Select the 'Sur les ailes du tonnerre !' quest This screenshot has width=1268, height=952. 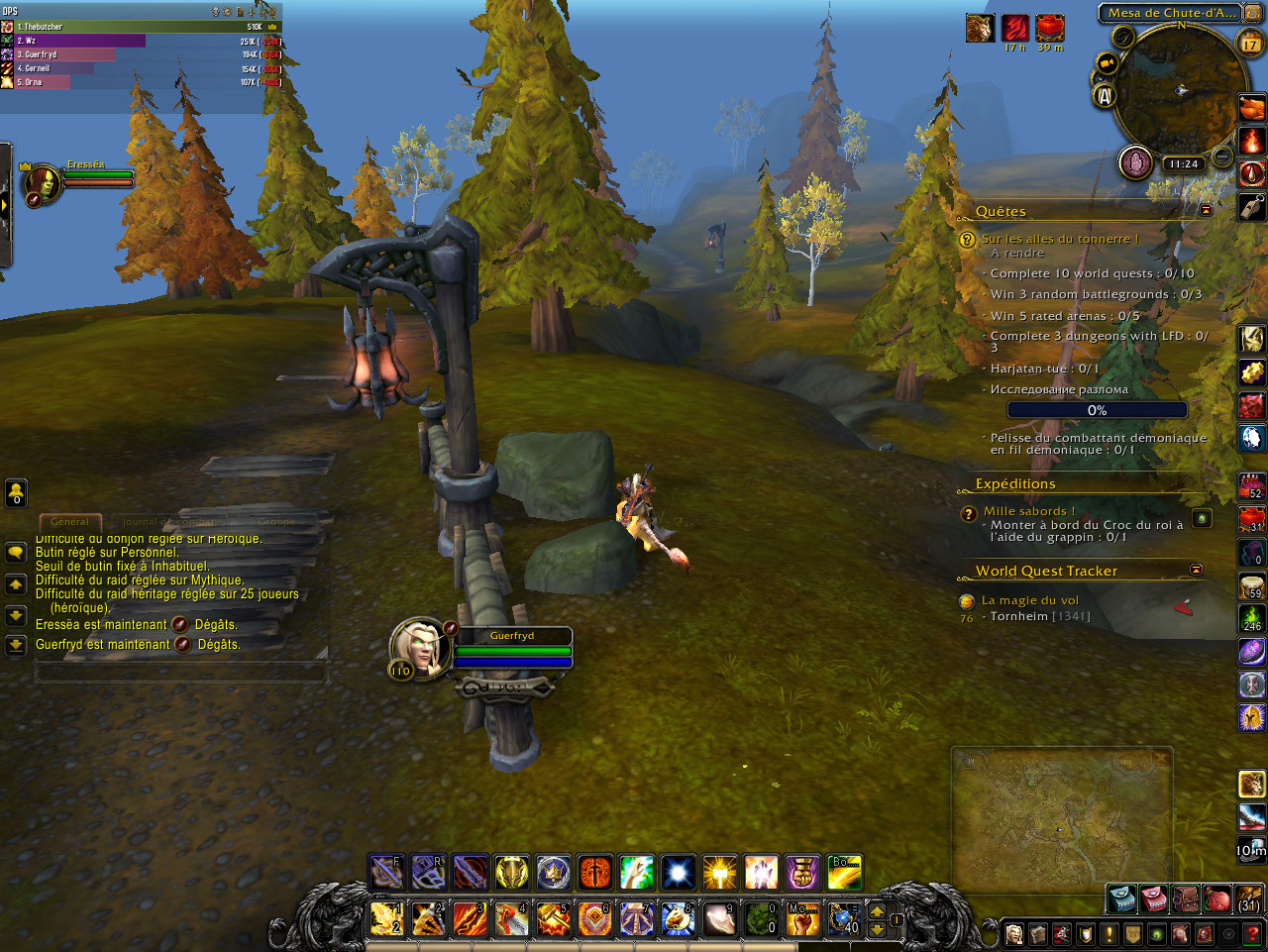coord(1060,239)
